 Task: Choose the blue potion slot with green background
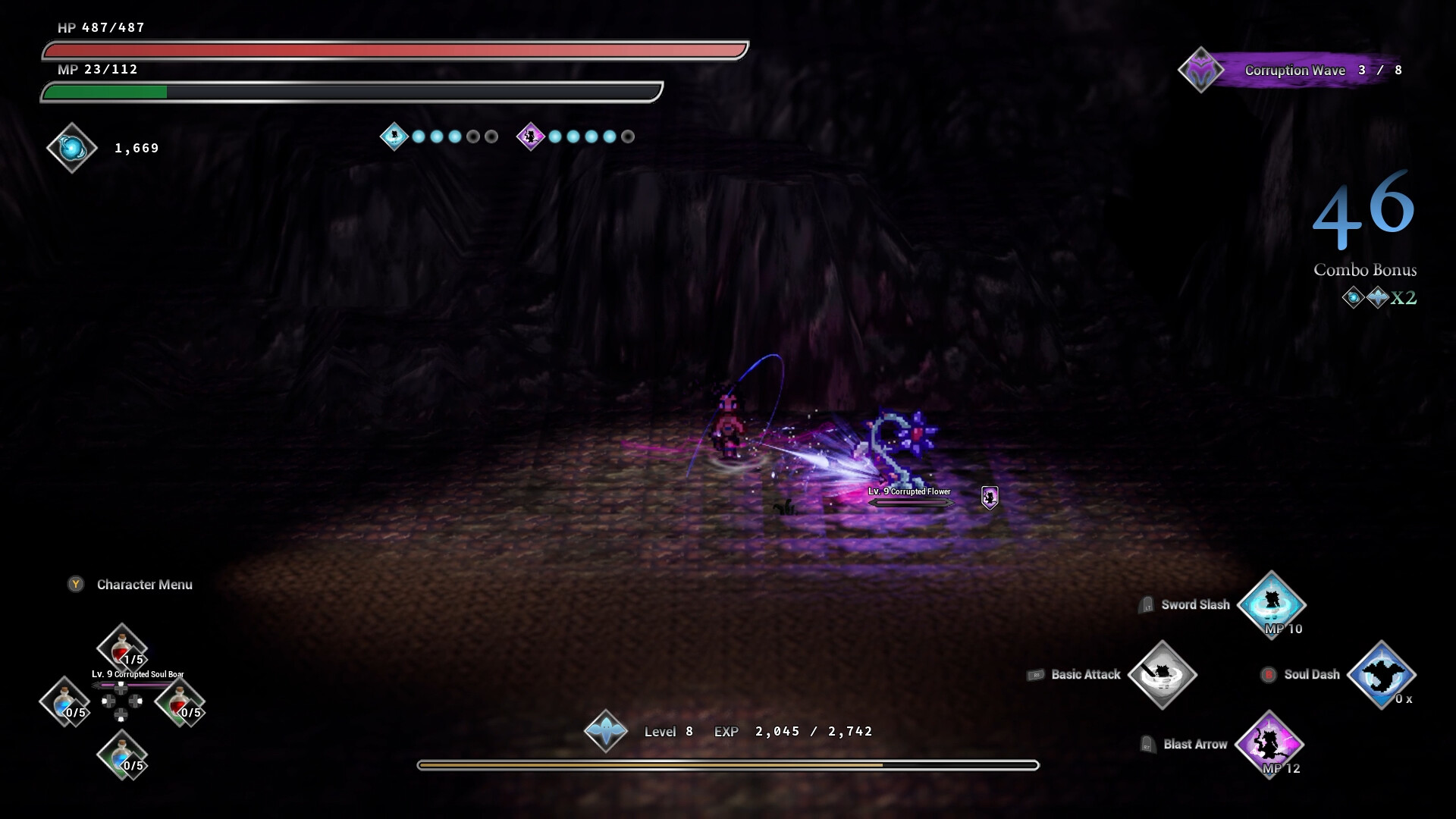click(121, 755)
